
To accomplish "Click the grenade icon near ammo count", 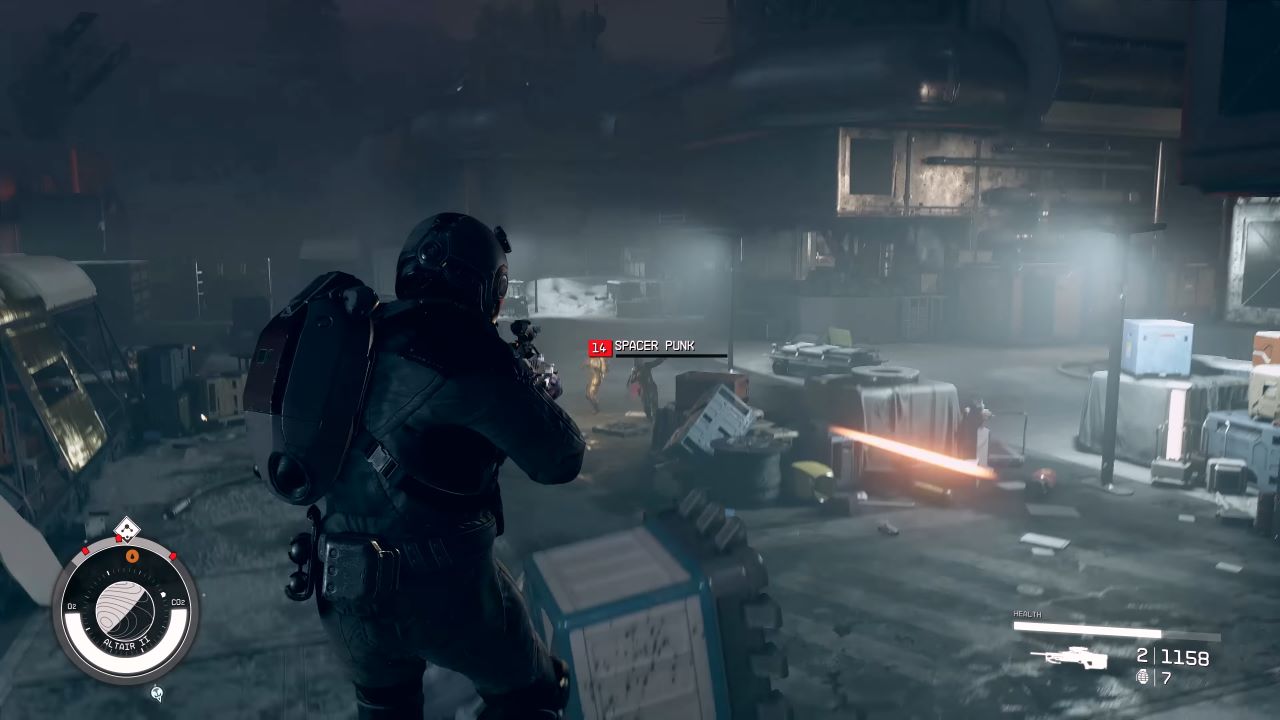I will click(x=1143, y=678).
